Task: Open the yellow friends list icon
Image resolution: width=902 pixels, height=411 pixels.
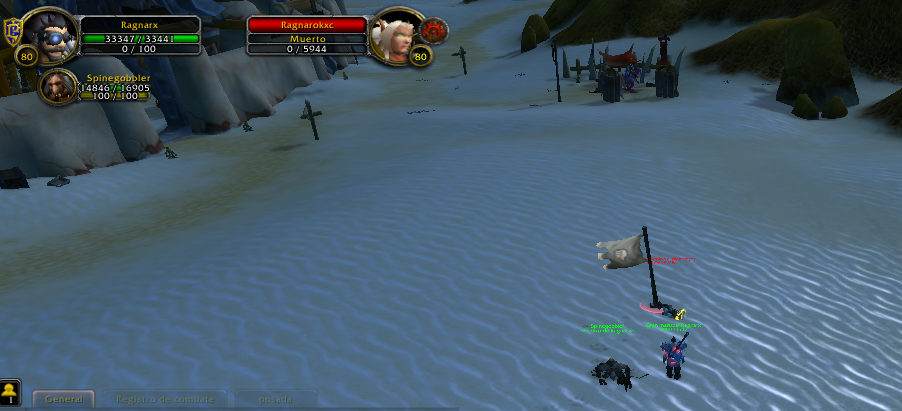Action: coord(10,391)
